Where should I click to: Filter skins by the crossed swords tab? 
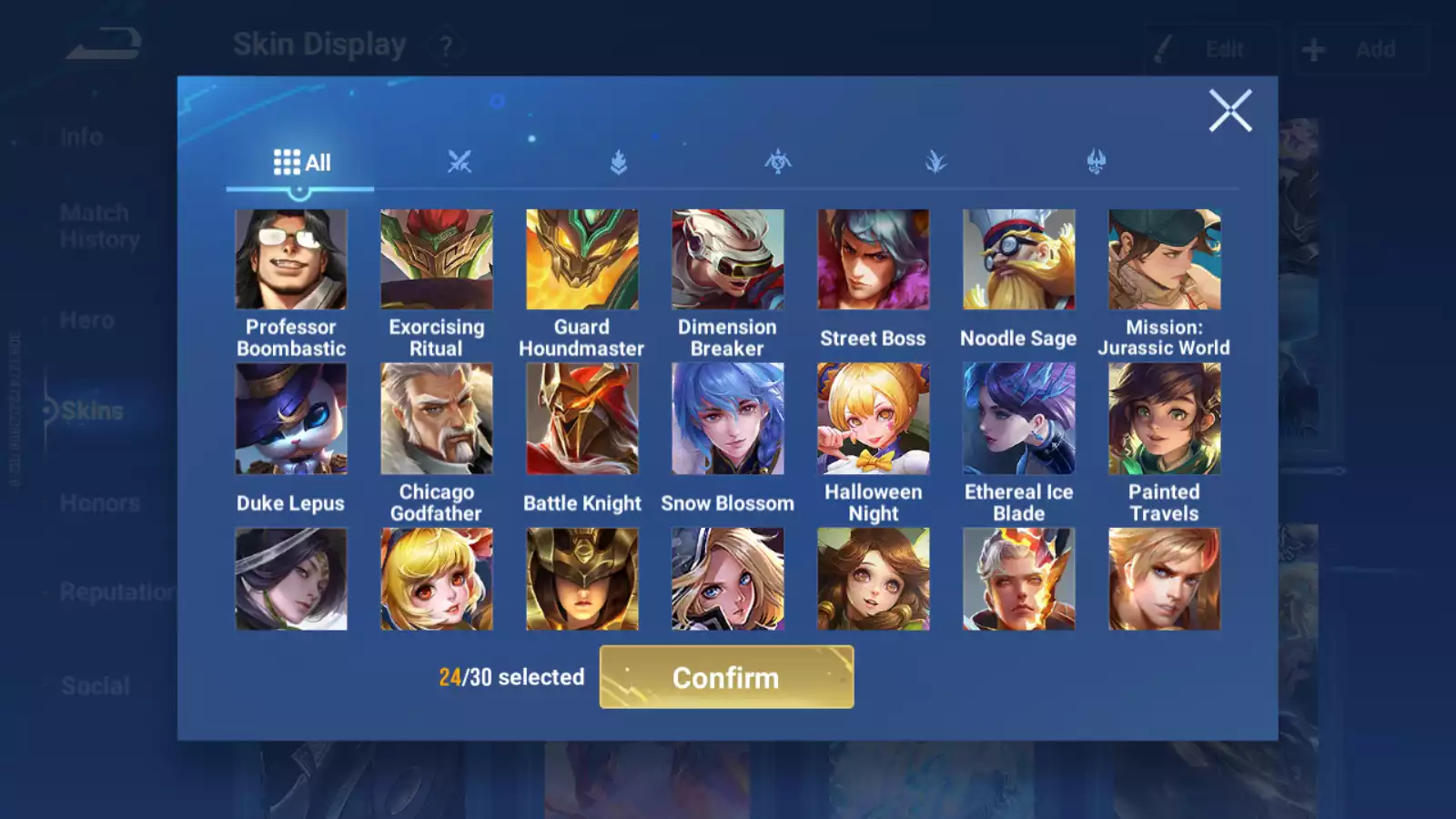point(460,163)
